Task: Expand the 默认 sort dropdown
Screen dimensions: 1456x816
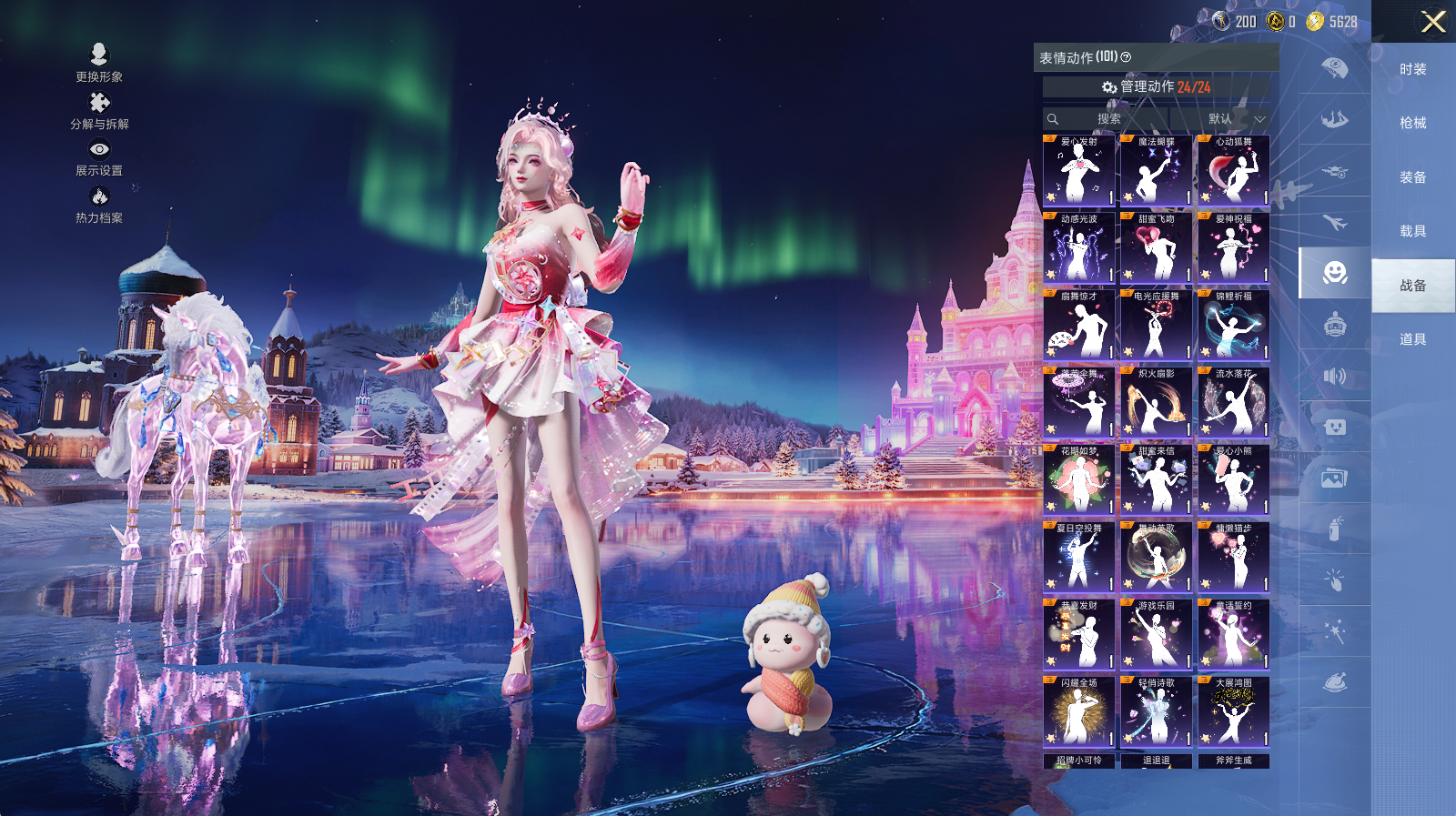Action: tap(1236, 119)
